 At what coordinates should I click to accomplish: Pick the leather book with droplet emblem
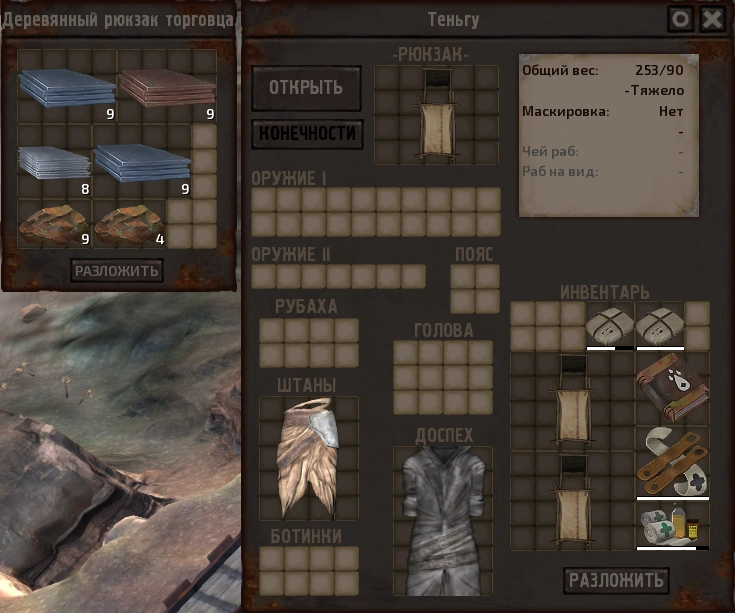pyautogui.click(x=672, y=387)
